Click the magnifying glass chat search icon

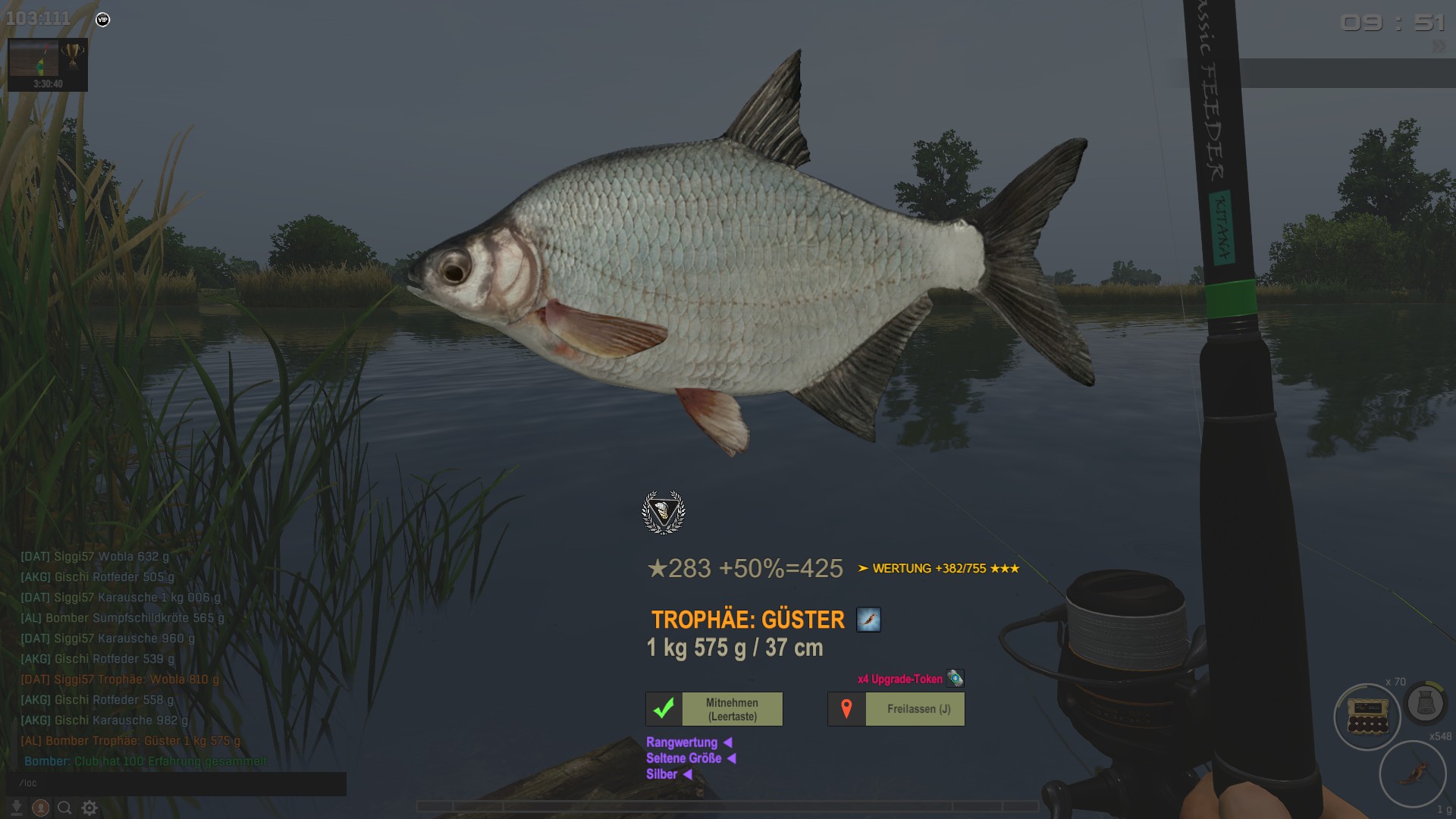click(x=65, y=808)
